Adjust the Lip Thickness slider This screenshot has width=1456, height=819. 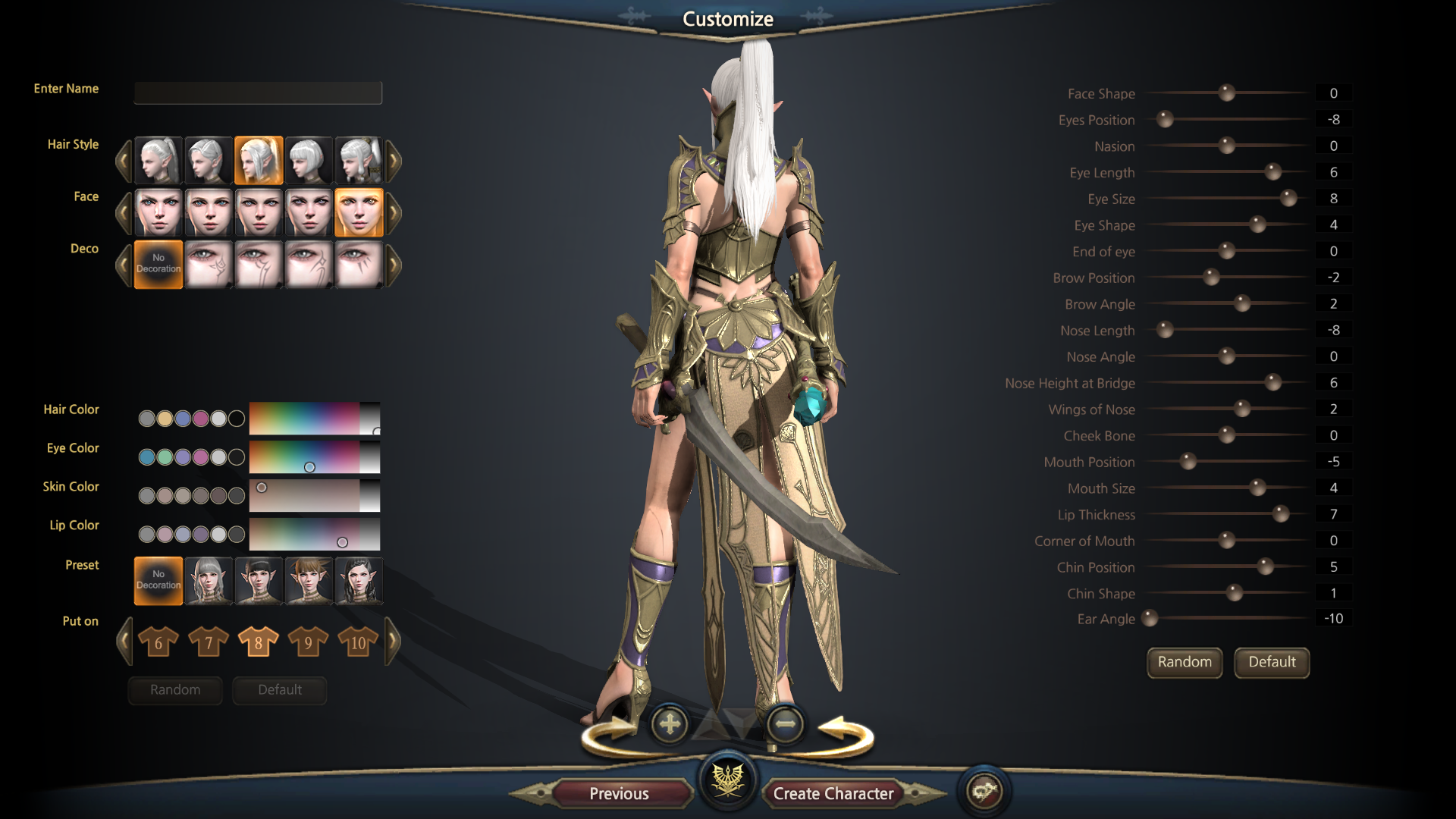1281,514
